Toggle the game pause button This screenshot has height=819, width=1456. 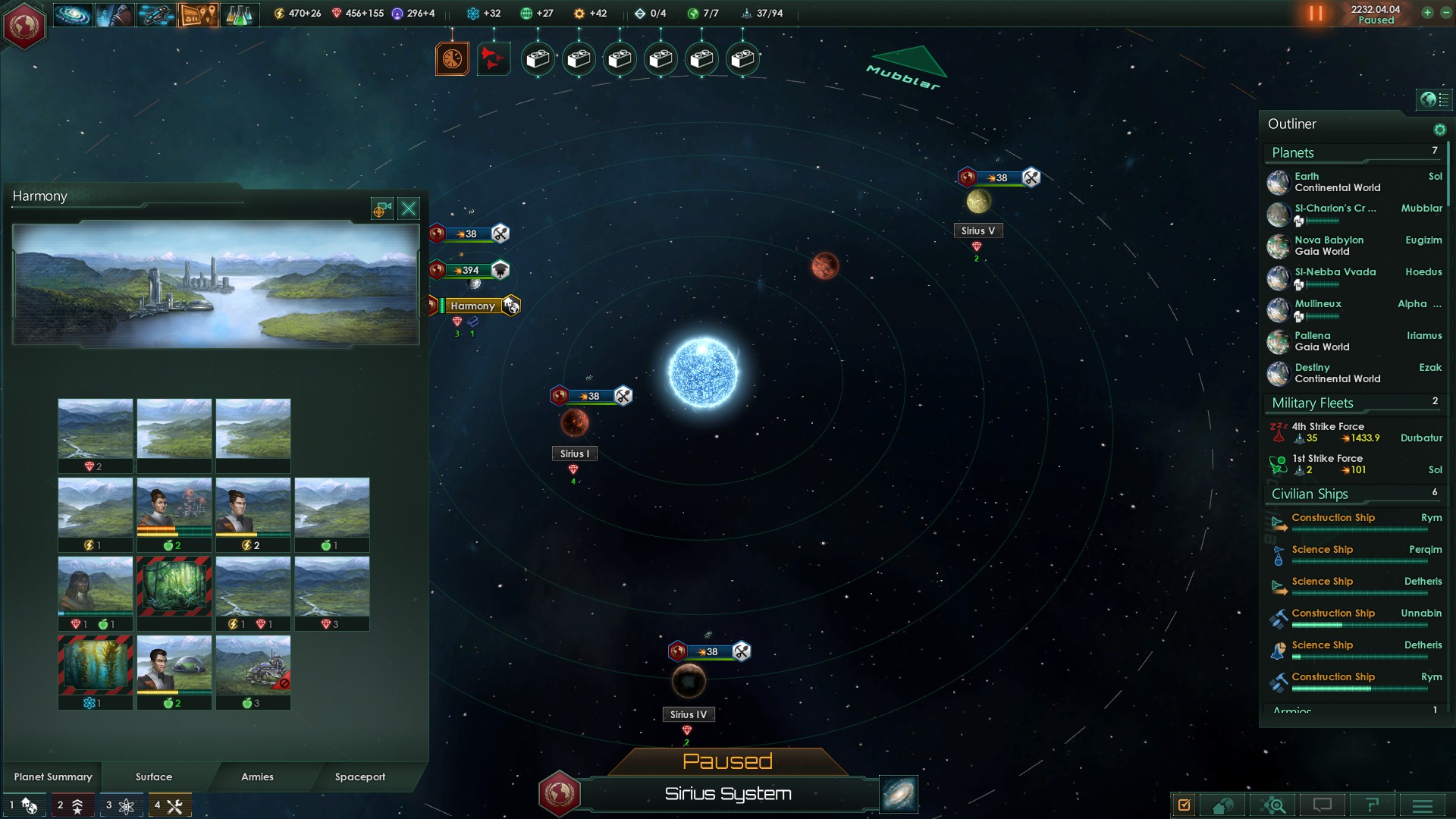point(1316,14)
